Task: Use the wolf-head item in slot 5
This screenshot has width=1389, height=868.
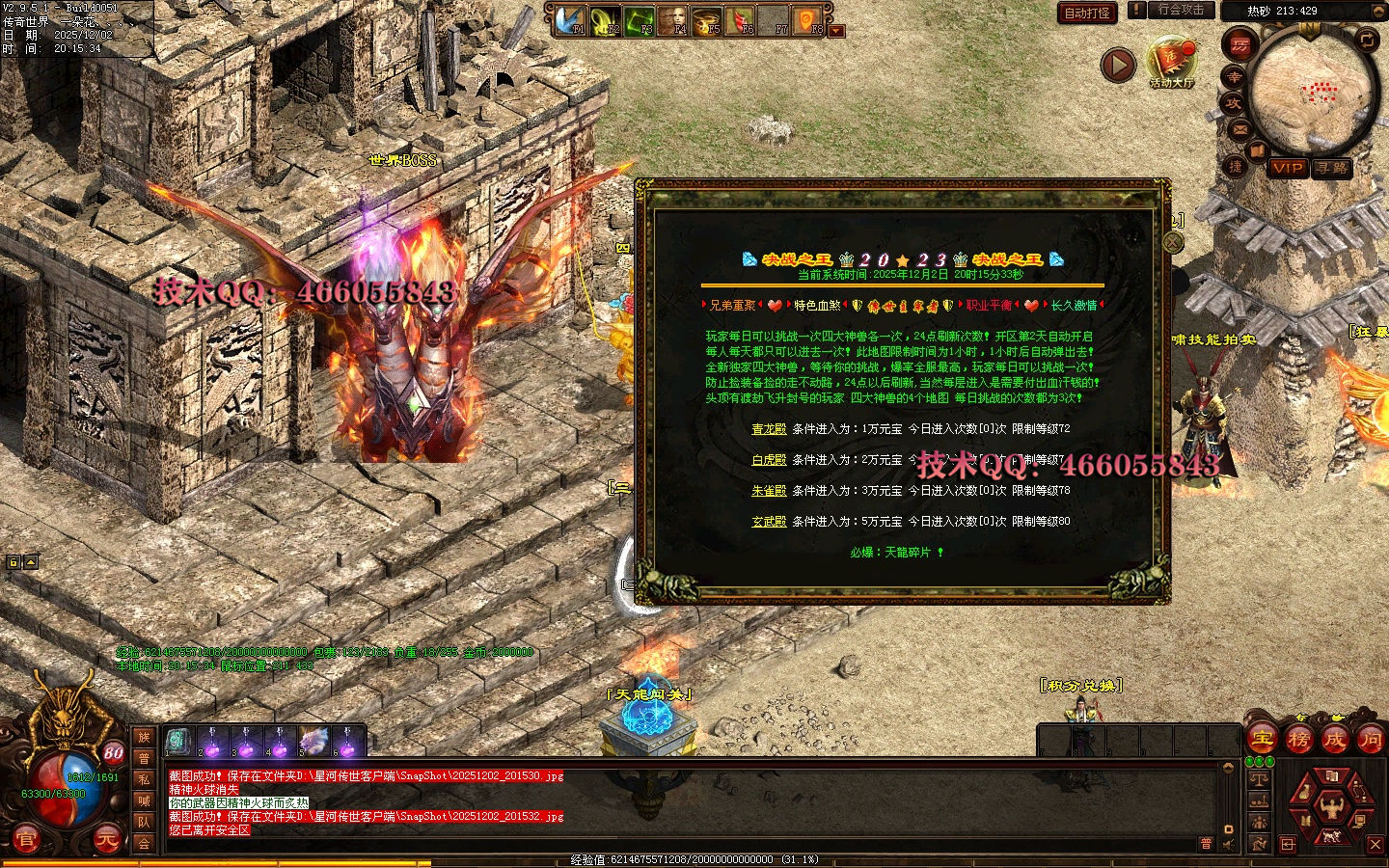Action: [x=314, y=743]
